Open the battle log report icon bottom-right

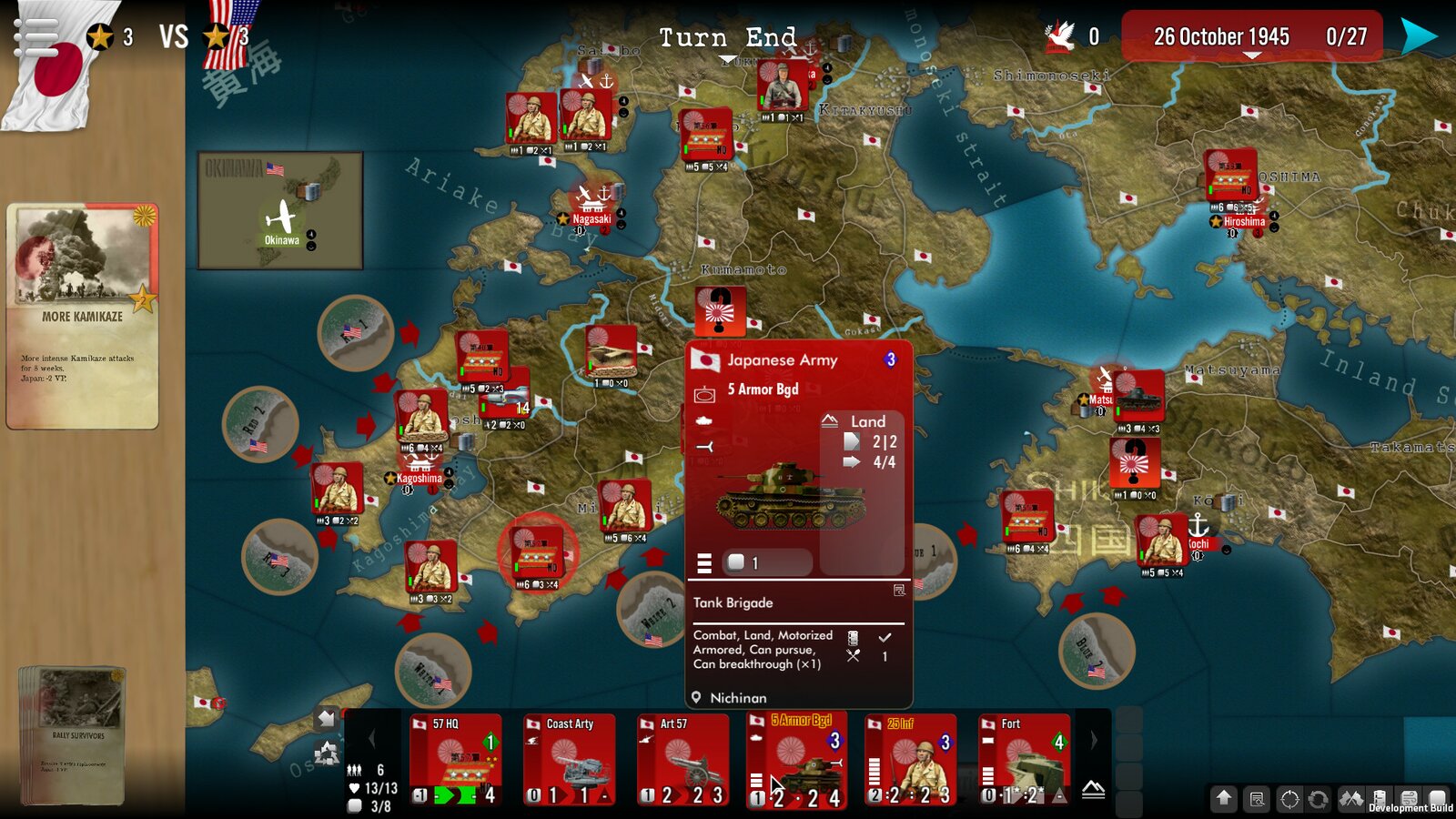[1256, 796]
